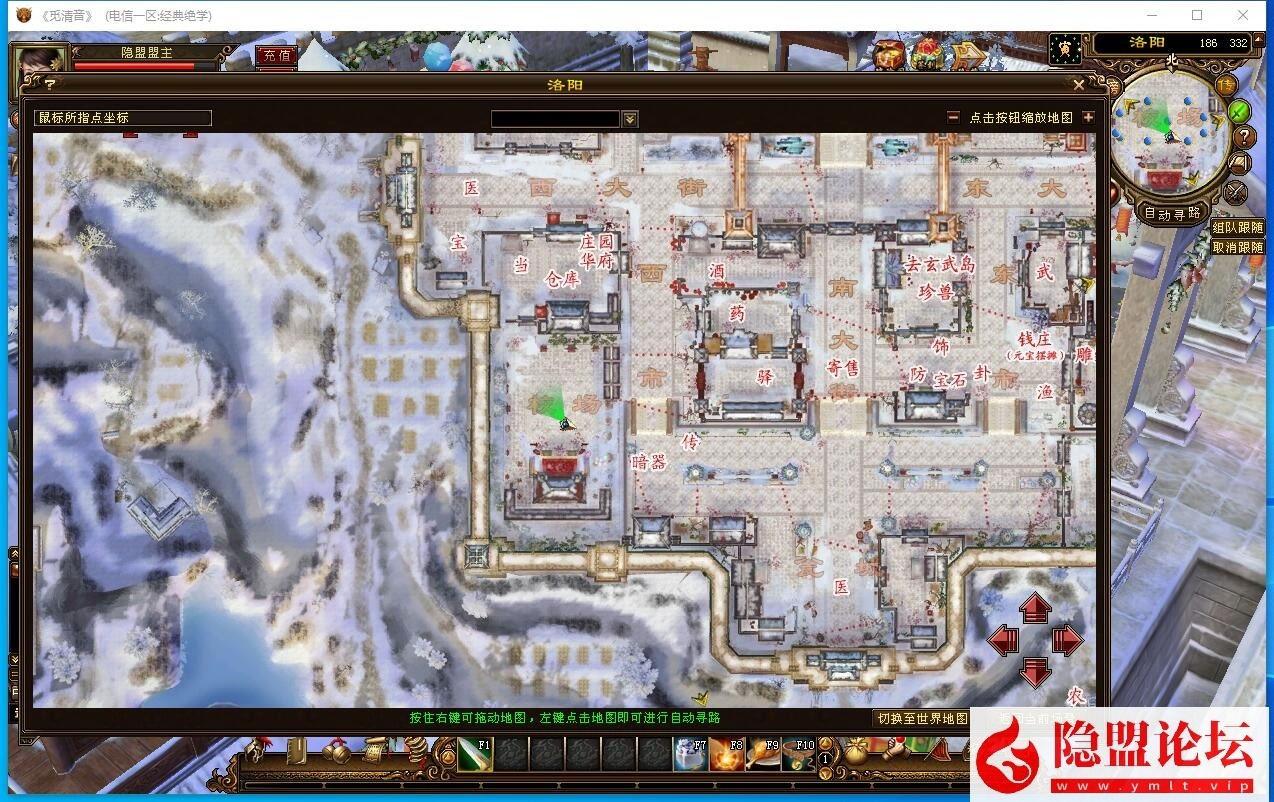Close the 洛阳 map window
Screen dimensions: 1274x802
(x=1079, y=86)
